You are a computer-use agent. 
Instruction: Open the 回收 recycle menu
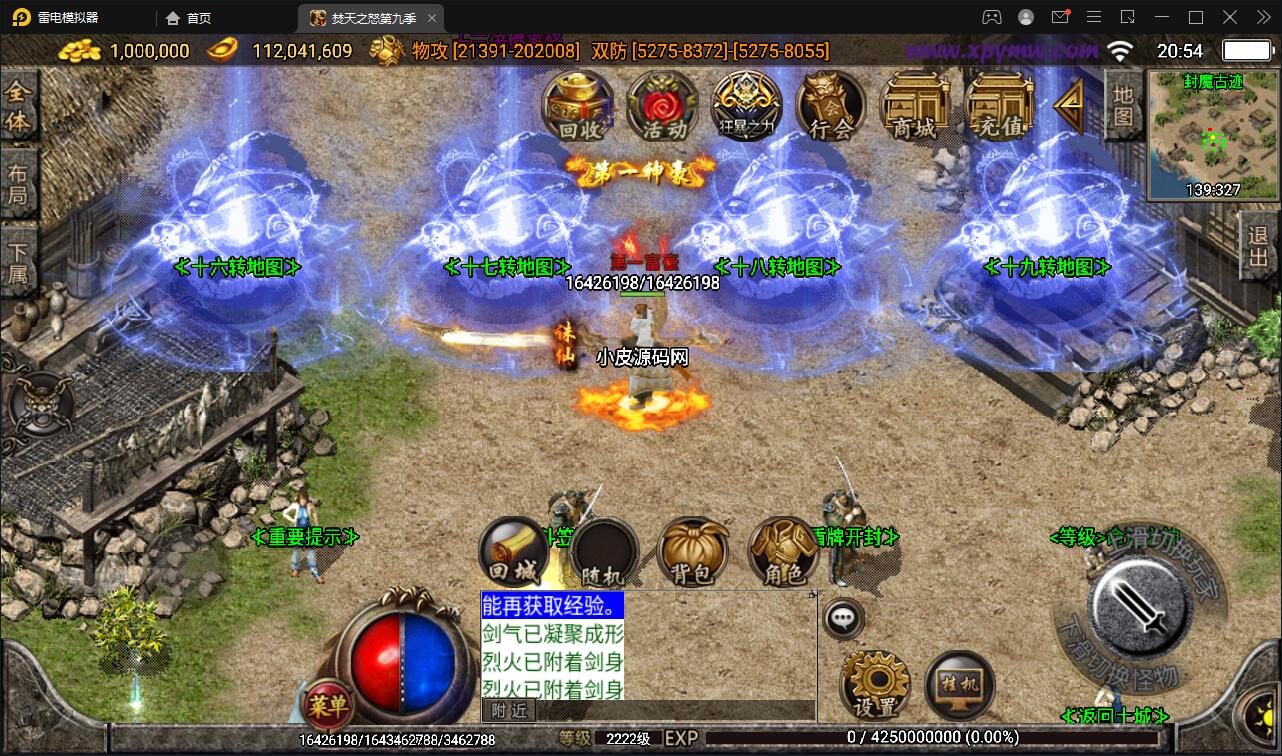tap(577, 105)
